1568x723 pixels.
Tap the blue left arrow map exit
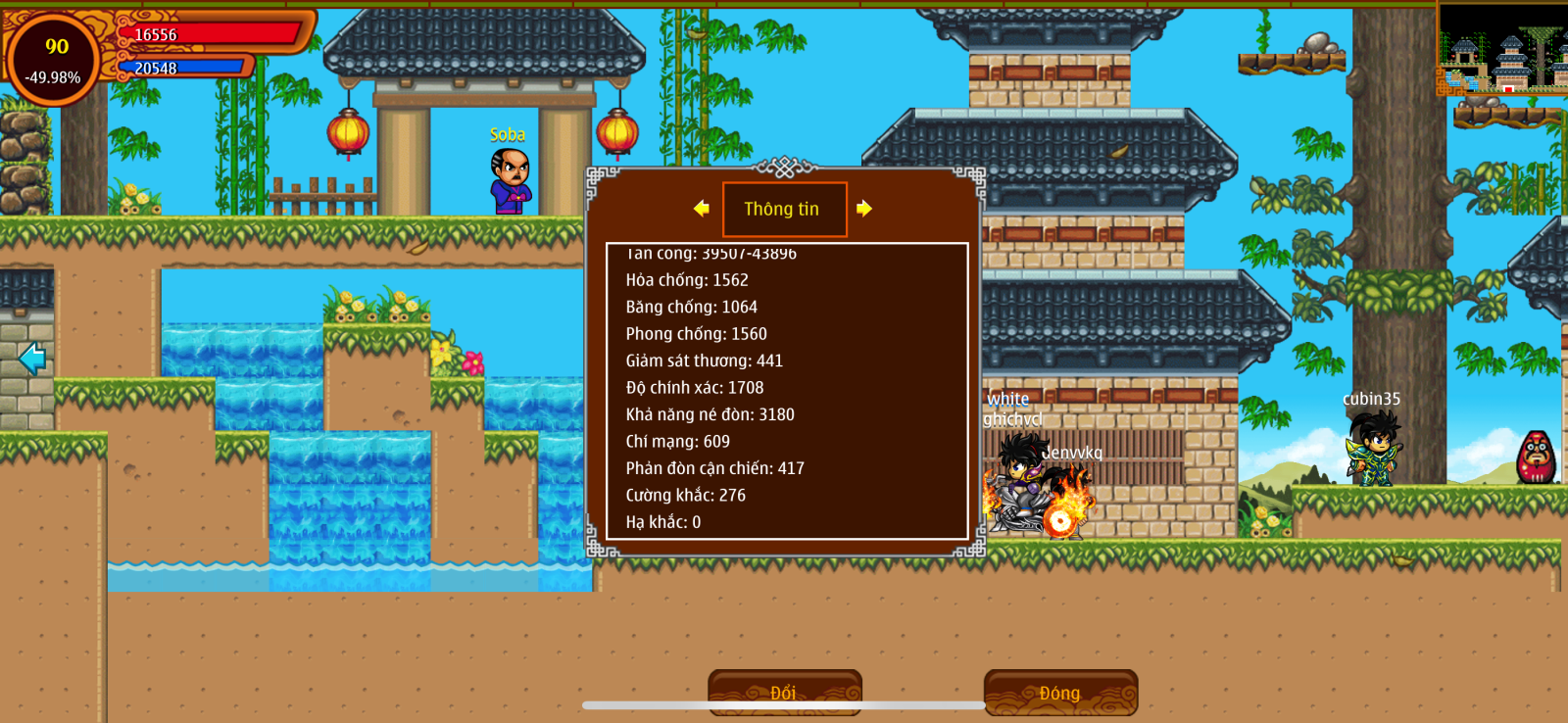click(32, 358)
